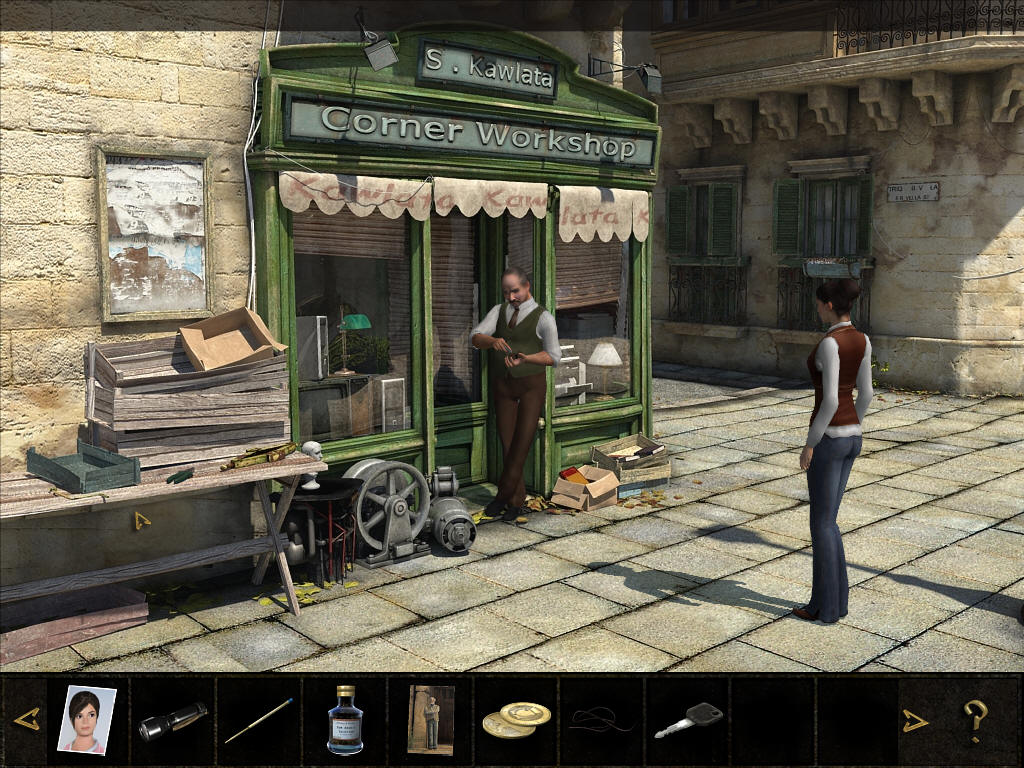
Task: Advance inventory with the right arrow
Action: tap(915, 720)
